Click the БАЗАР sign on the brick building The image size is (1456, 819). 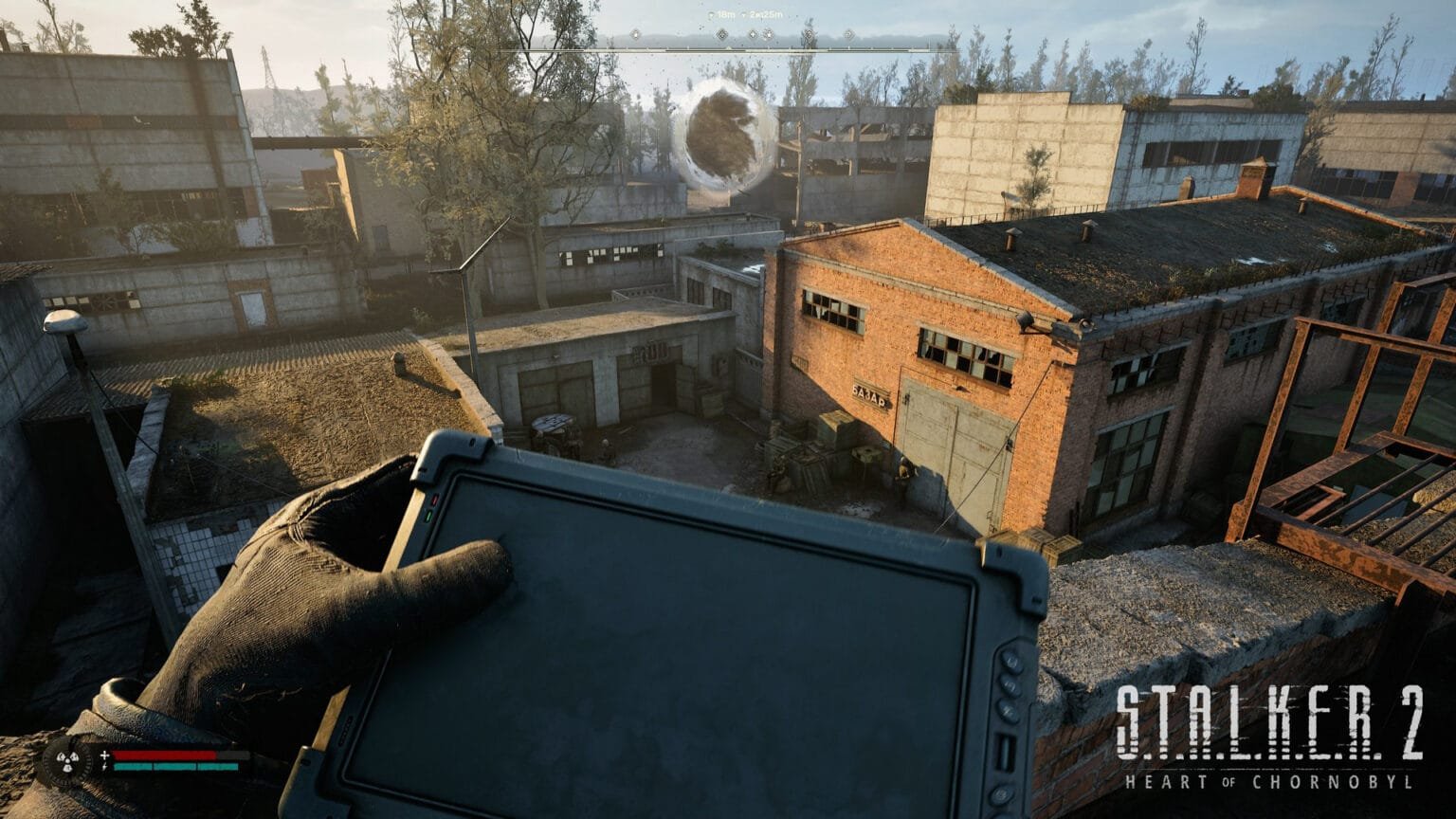point(868,397)
